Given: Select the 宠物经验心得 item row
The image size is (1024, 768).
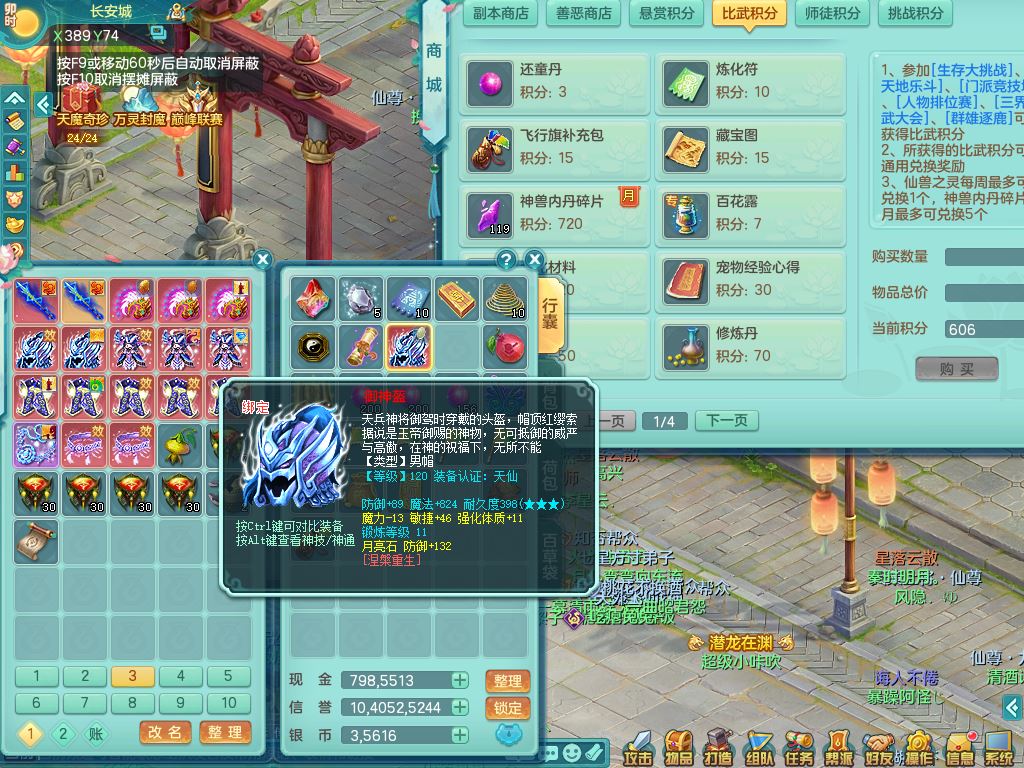Looking at the screenshot, I should 753,279.
